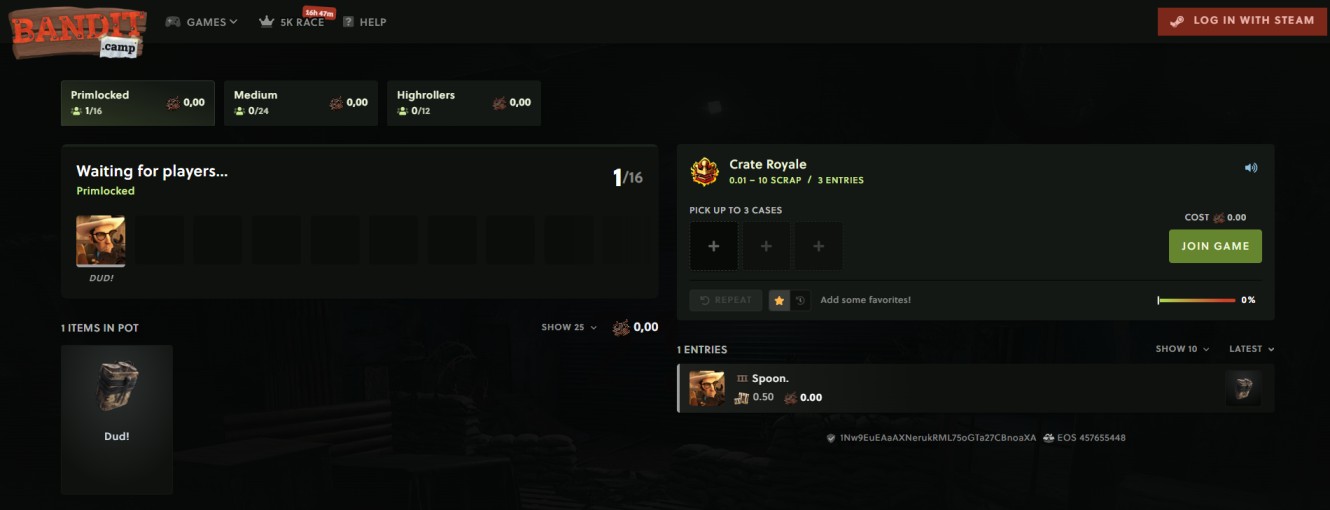Select the Primlocked room tab
The height and width of the screenshot is (510, 1330).
tap(138, 103)
